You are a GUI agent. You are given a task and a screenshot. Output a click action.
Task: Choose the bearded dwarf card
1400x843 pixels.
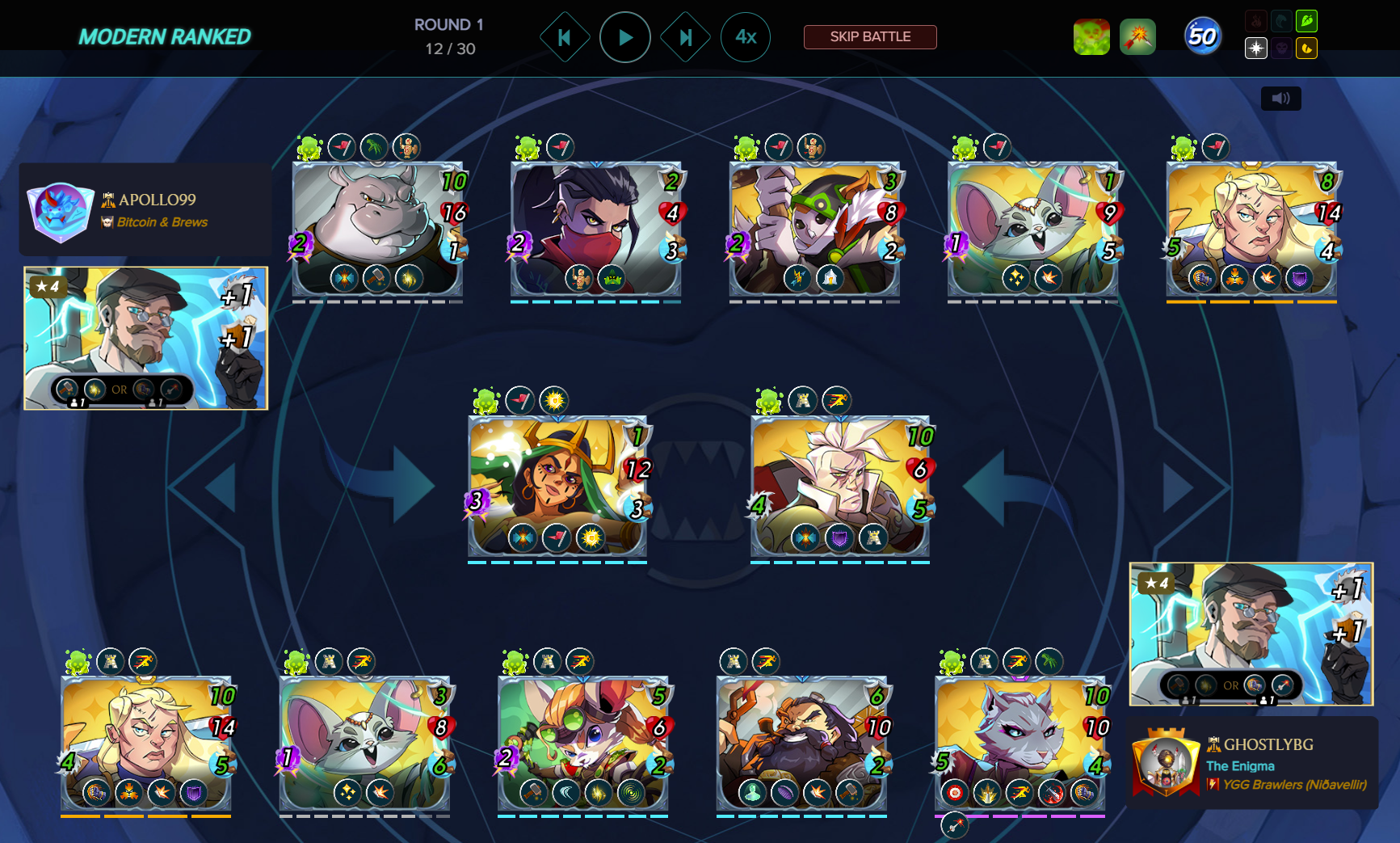[801, 744]
